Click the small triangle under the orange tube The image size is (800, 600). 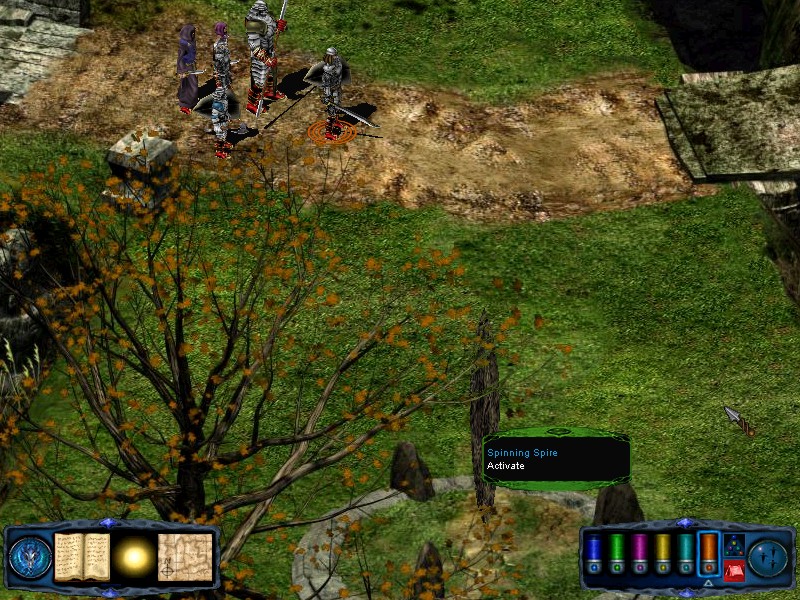click(x=708, y=582)
